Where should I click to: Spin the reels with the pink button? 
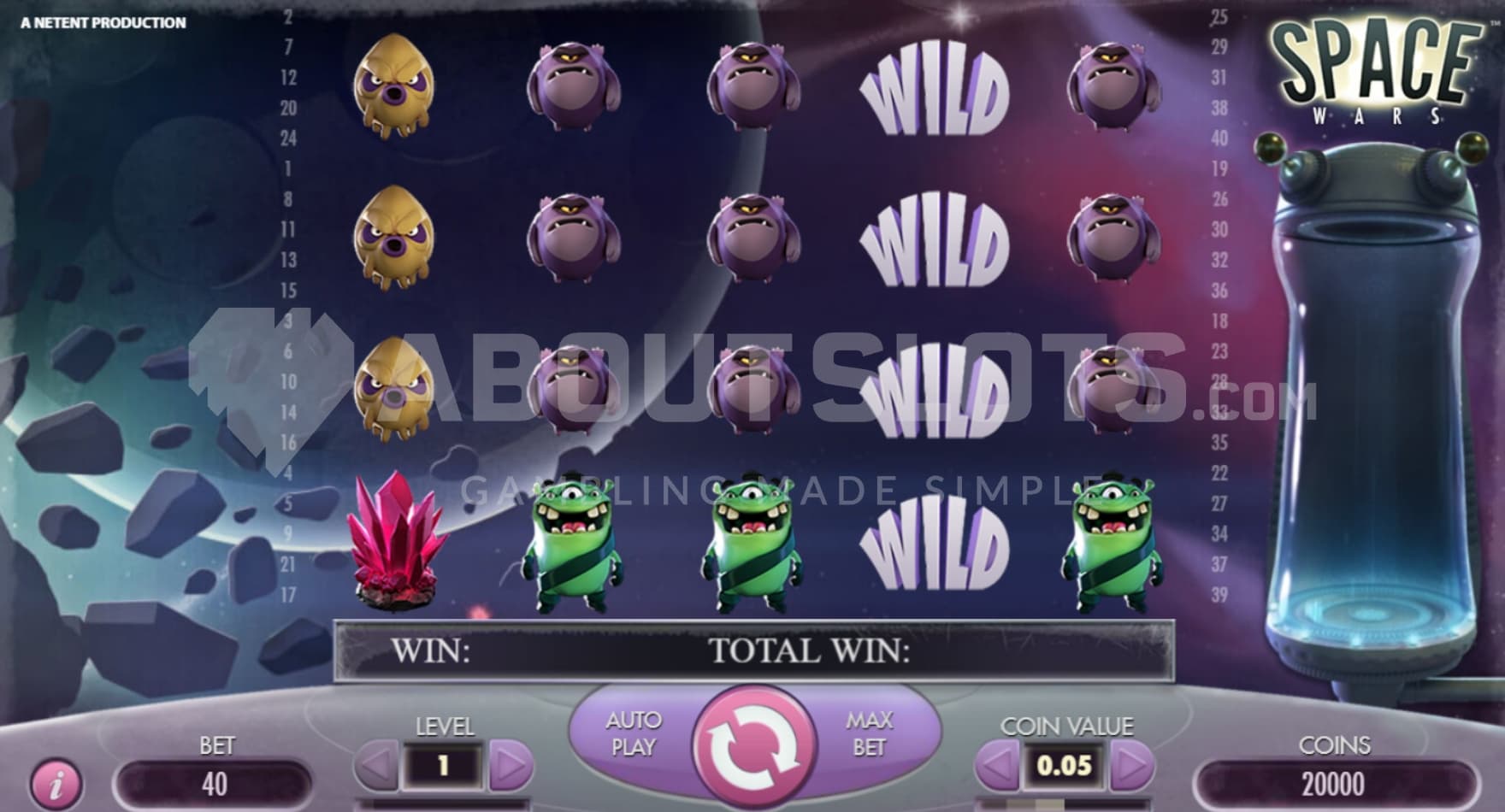(754, 746)
